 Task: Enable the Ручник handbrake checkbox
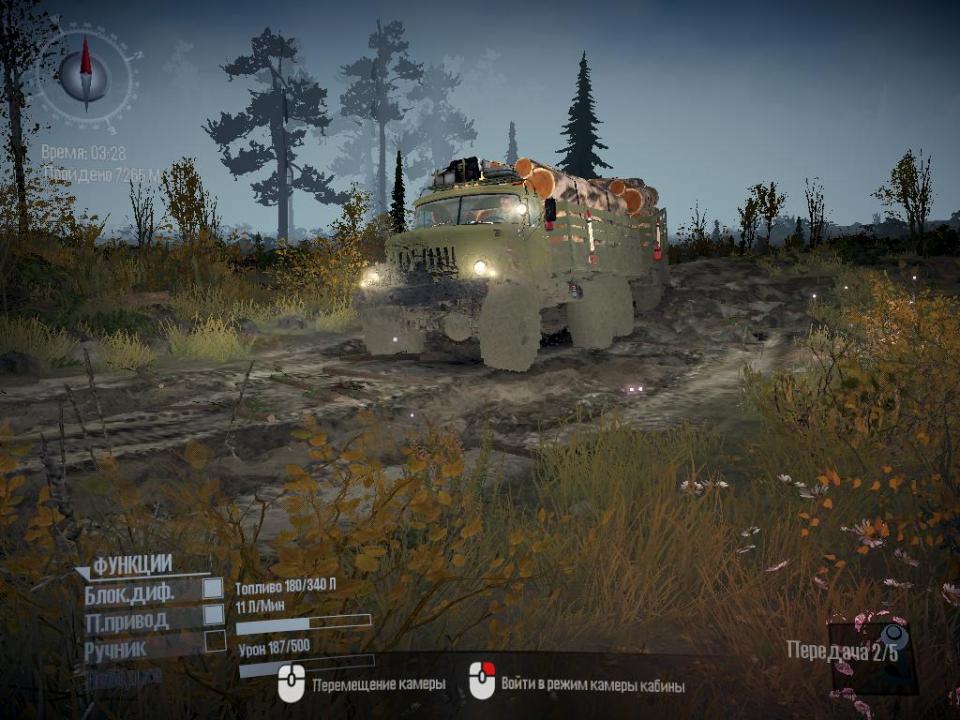[x=215, y=642]
